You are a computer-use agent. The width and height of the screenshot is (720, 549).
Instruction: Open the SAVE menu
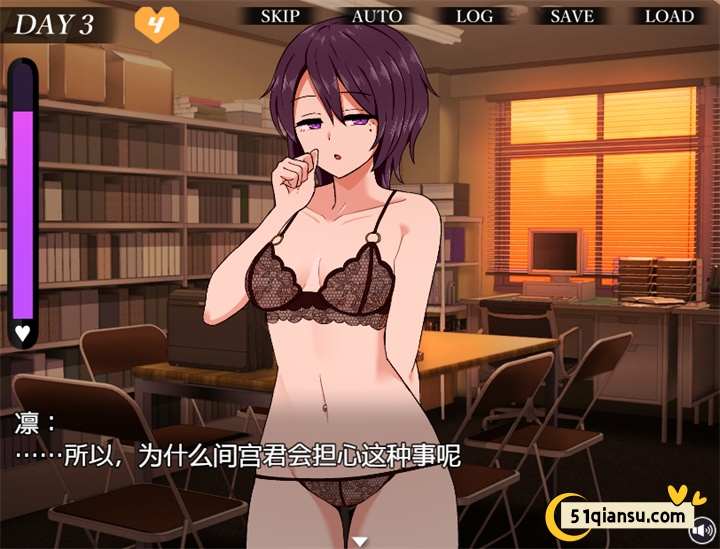pos(571,16)
